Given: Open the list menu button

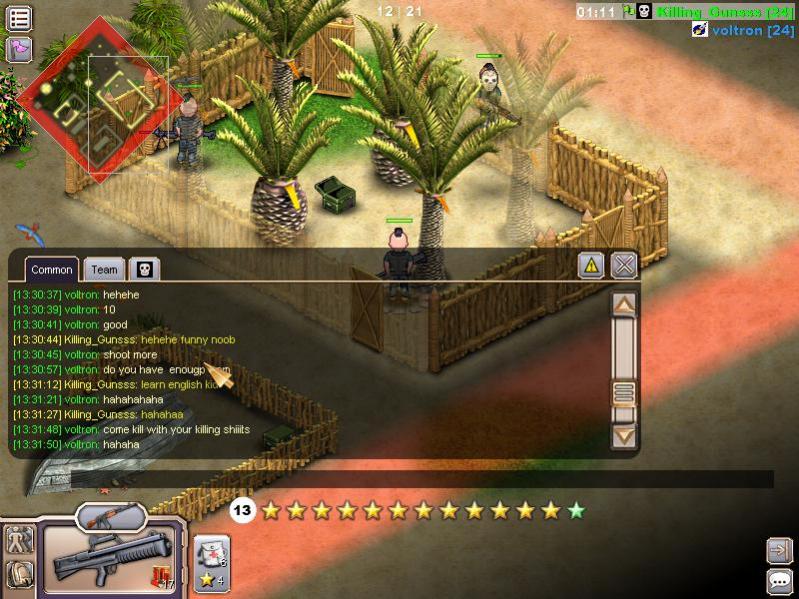Looking at the screenshot, I should [x=19, y=18].
